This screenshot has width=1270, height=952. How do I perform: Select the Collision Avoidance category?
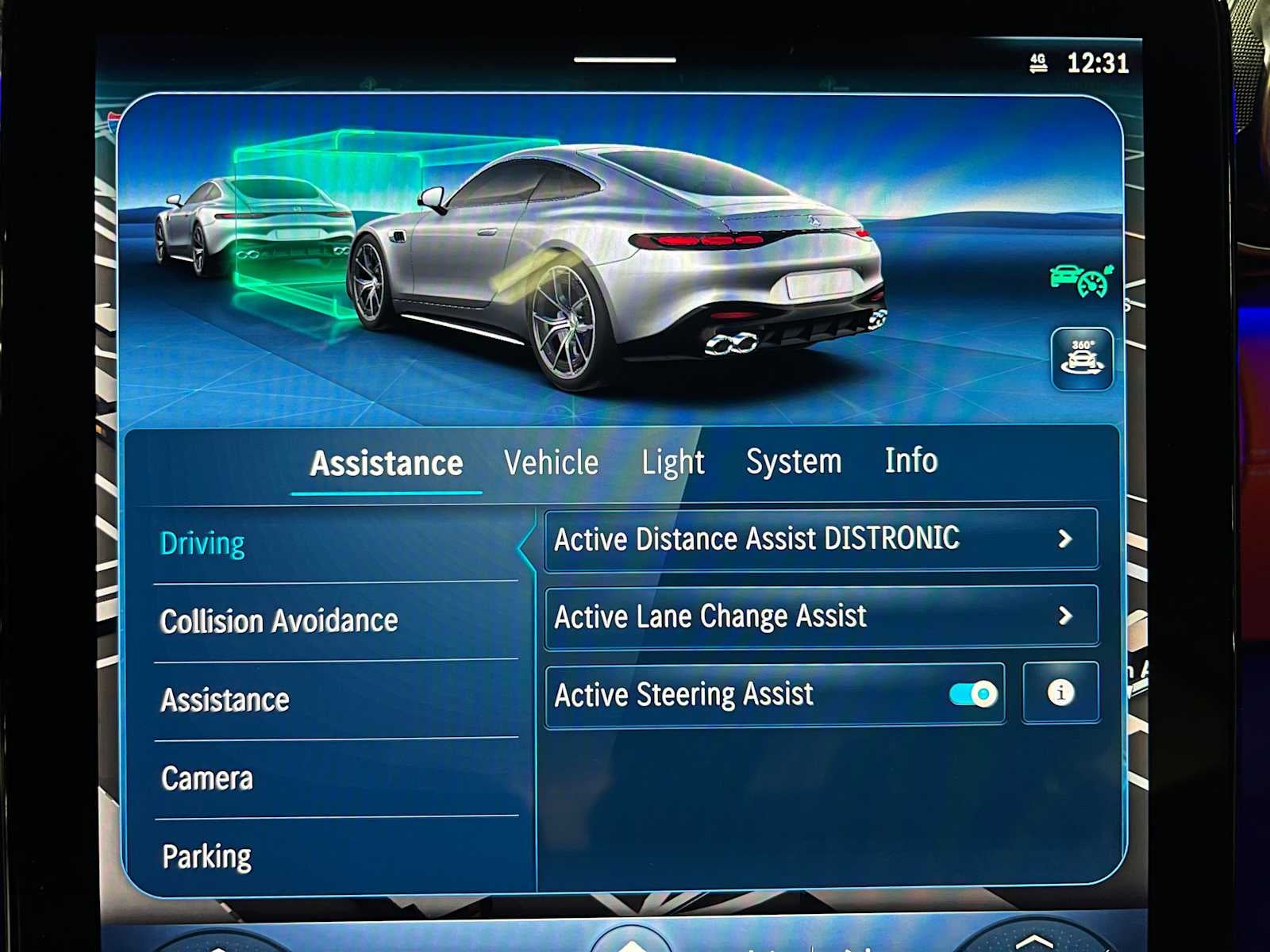coord(279,622)
